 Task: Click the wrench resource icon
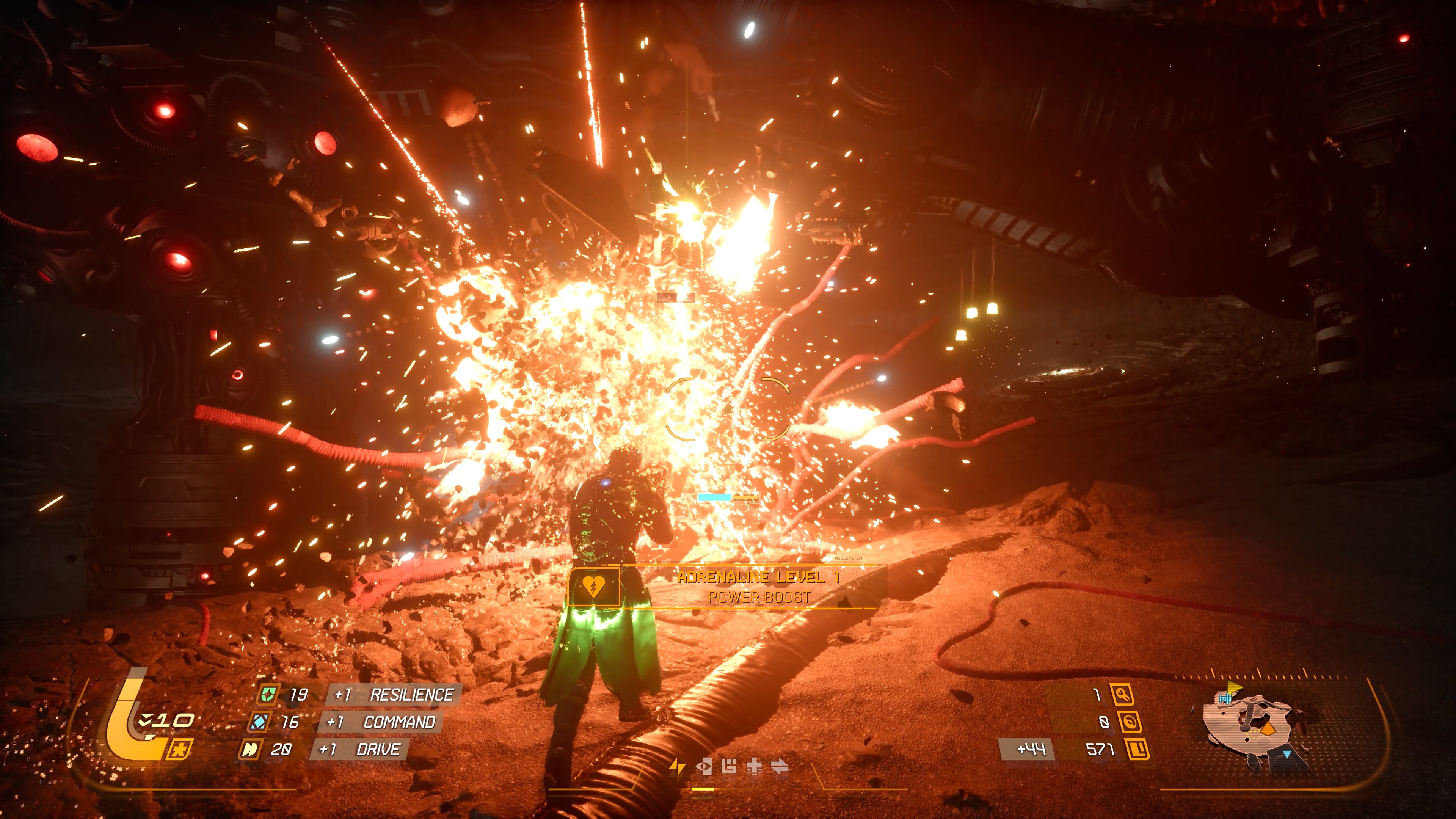coord(1122,694)
